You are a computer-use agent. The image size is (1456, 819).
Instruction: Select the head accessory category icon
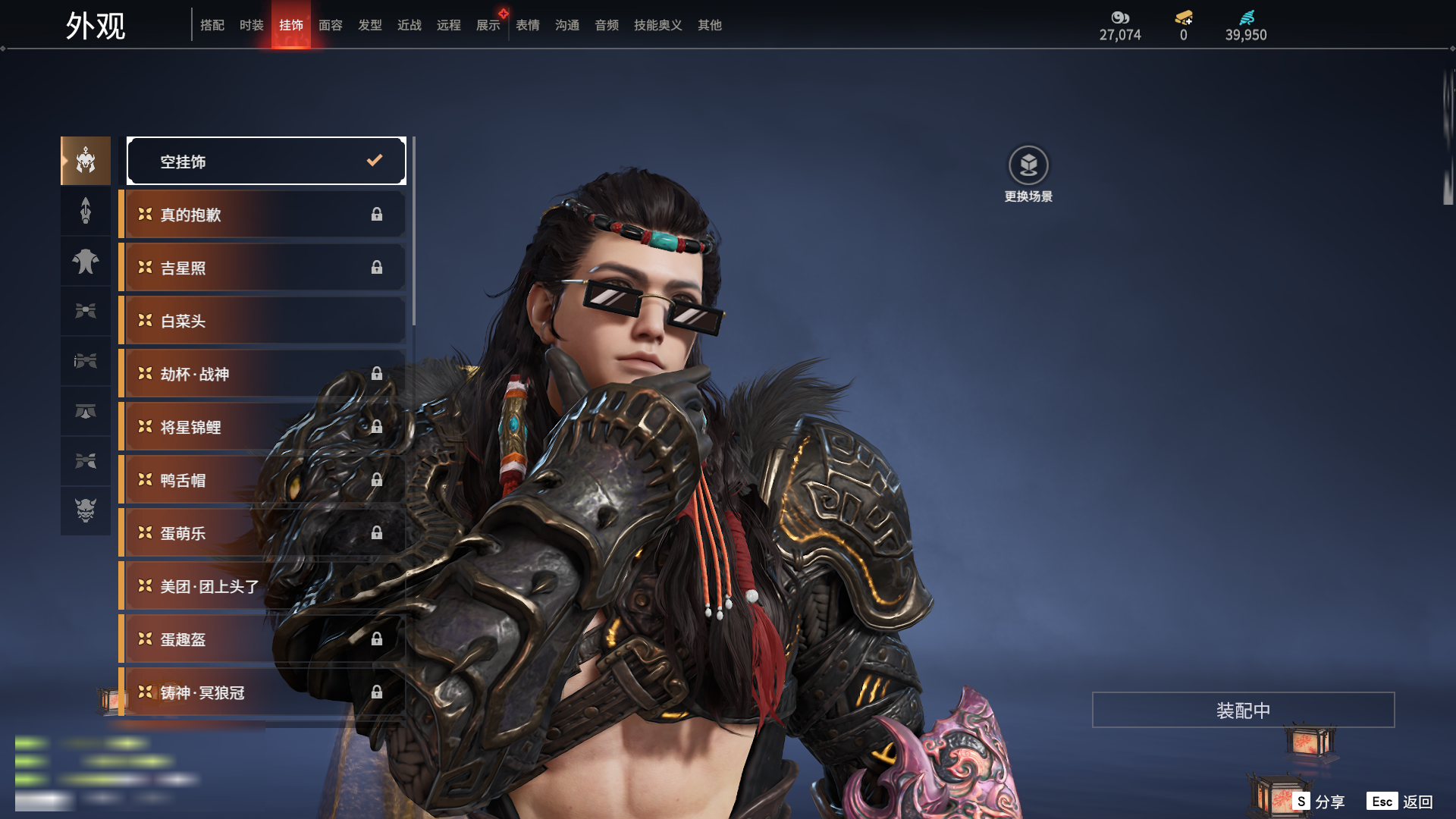86,161
